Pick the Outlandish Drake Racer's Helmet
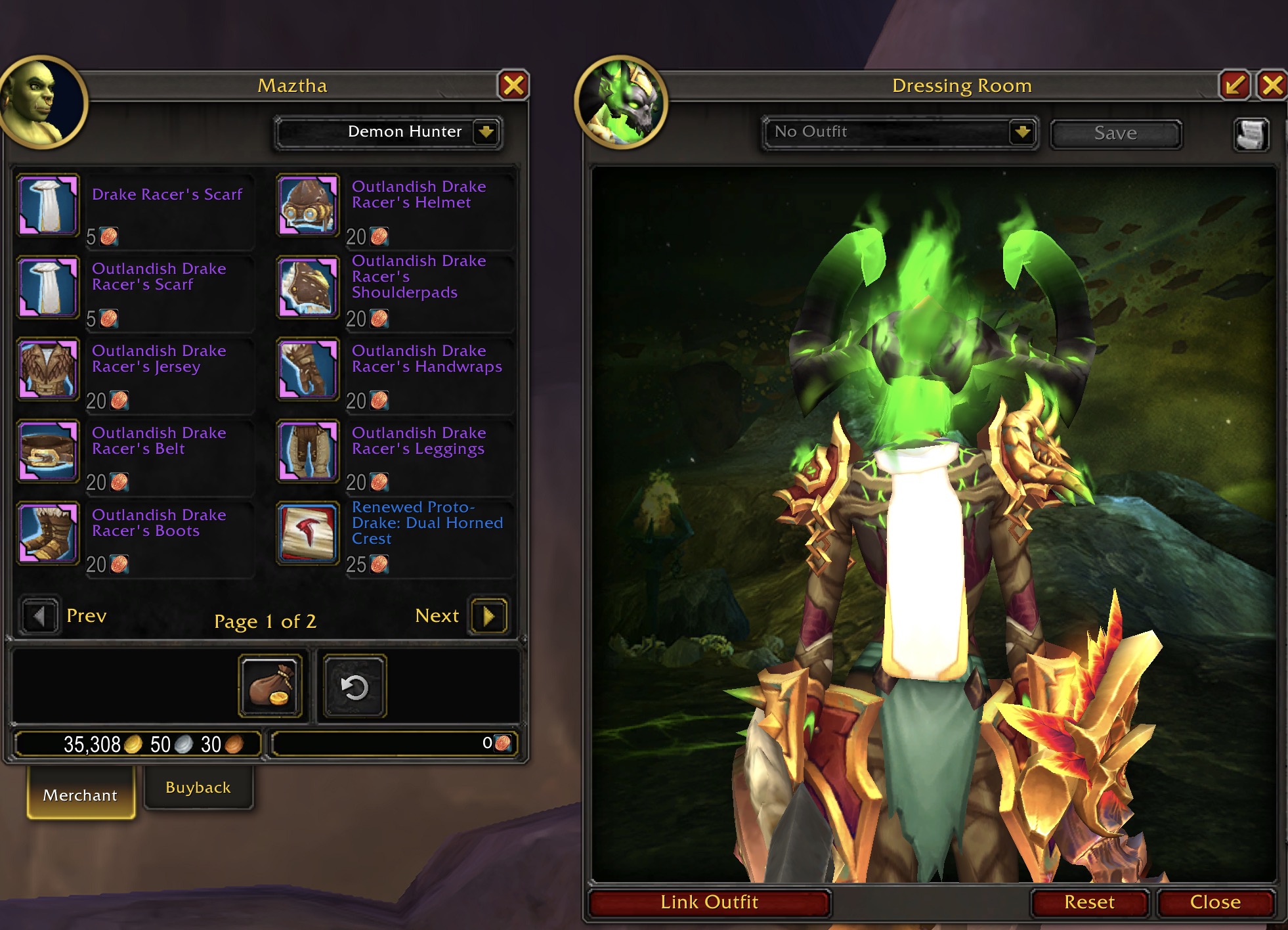 coord(308,204)
